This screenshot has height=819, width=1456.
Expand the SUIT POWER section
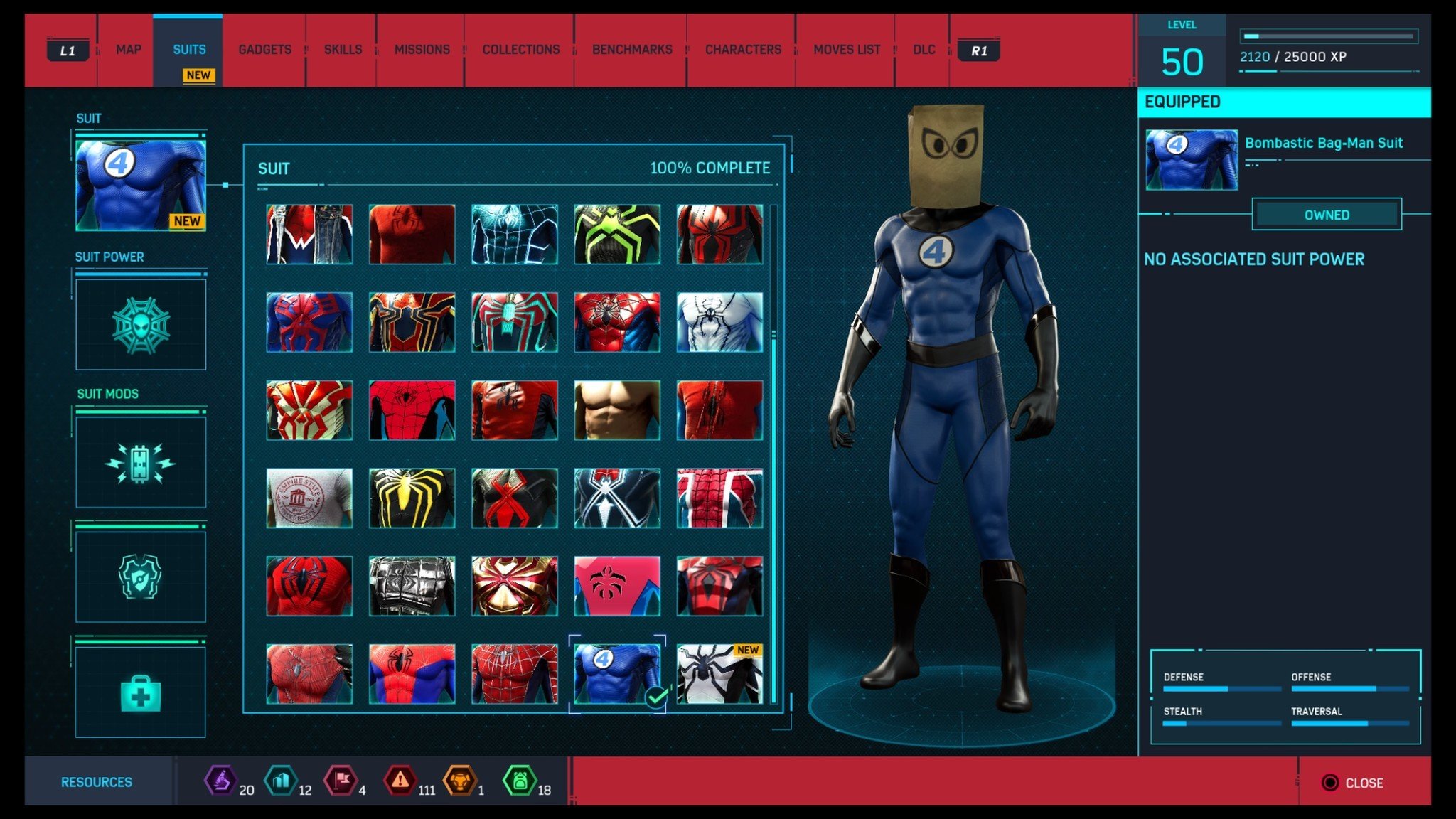(x=110, y=257)
